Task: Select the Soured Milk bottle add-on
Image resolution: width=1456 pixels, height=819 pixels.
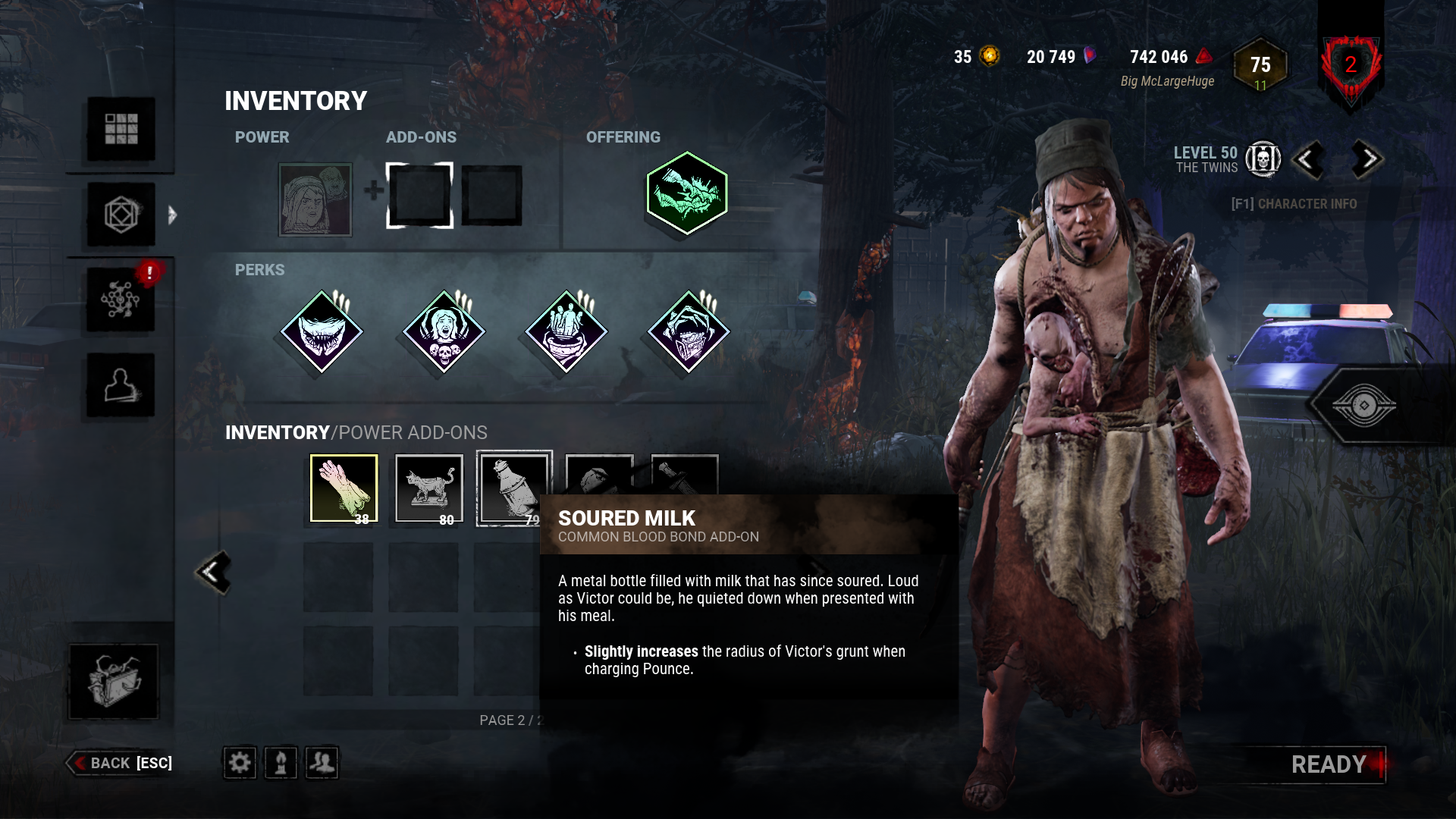Action: pos(513,486)
